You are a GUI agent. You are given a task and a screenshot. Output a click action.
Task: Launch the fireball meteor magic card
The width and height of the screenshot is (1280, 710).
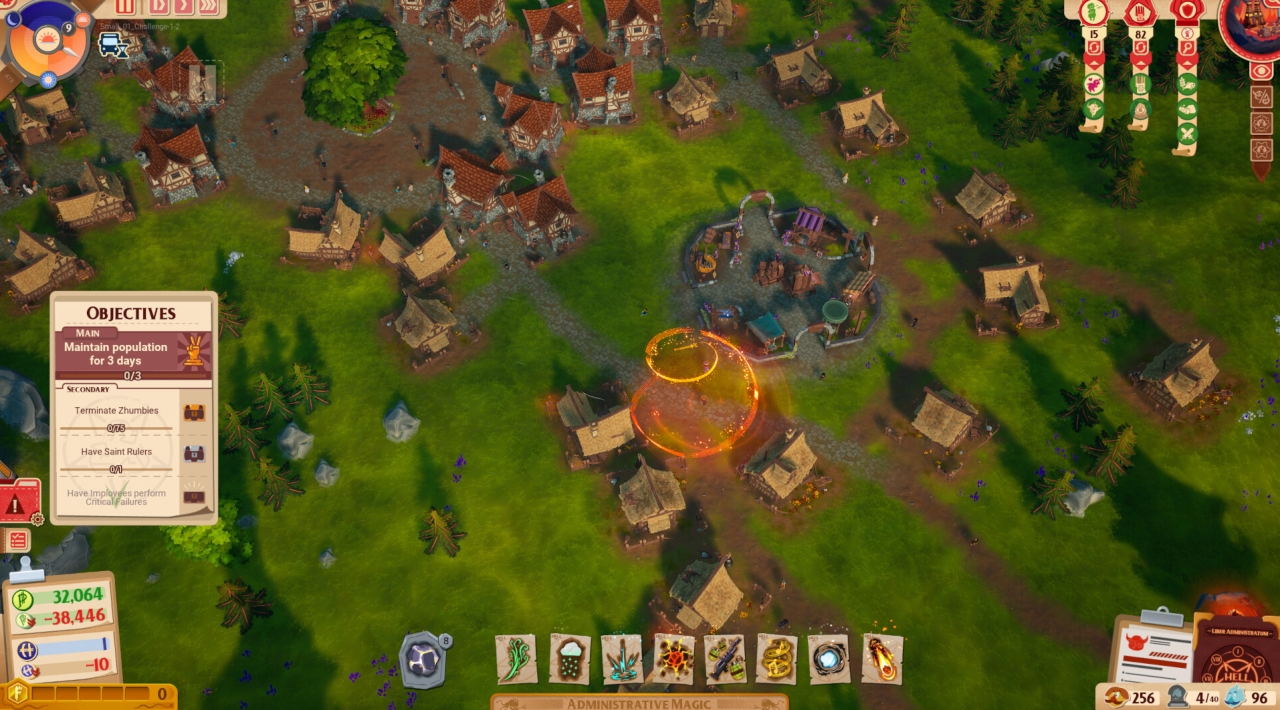[x=882, y=659]
